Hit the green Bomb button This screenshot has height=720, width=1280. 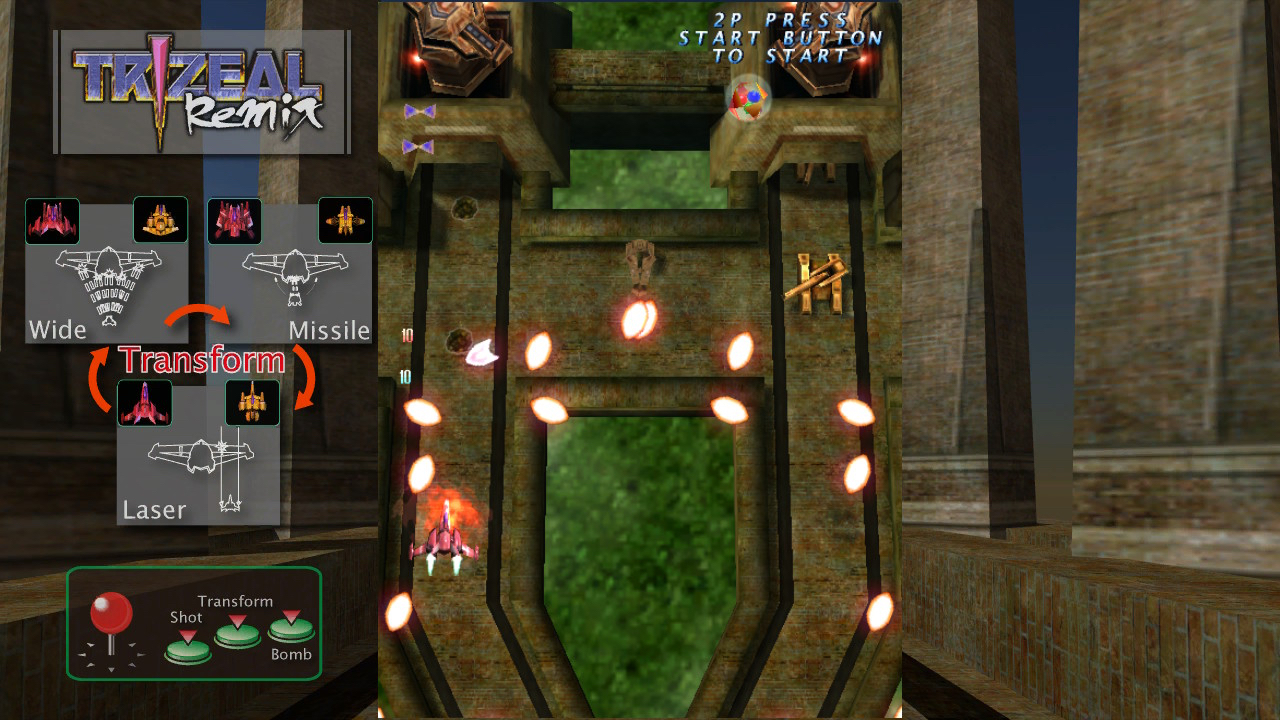[x=291, y=630]
